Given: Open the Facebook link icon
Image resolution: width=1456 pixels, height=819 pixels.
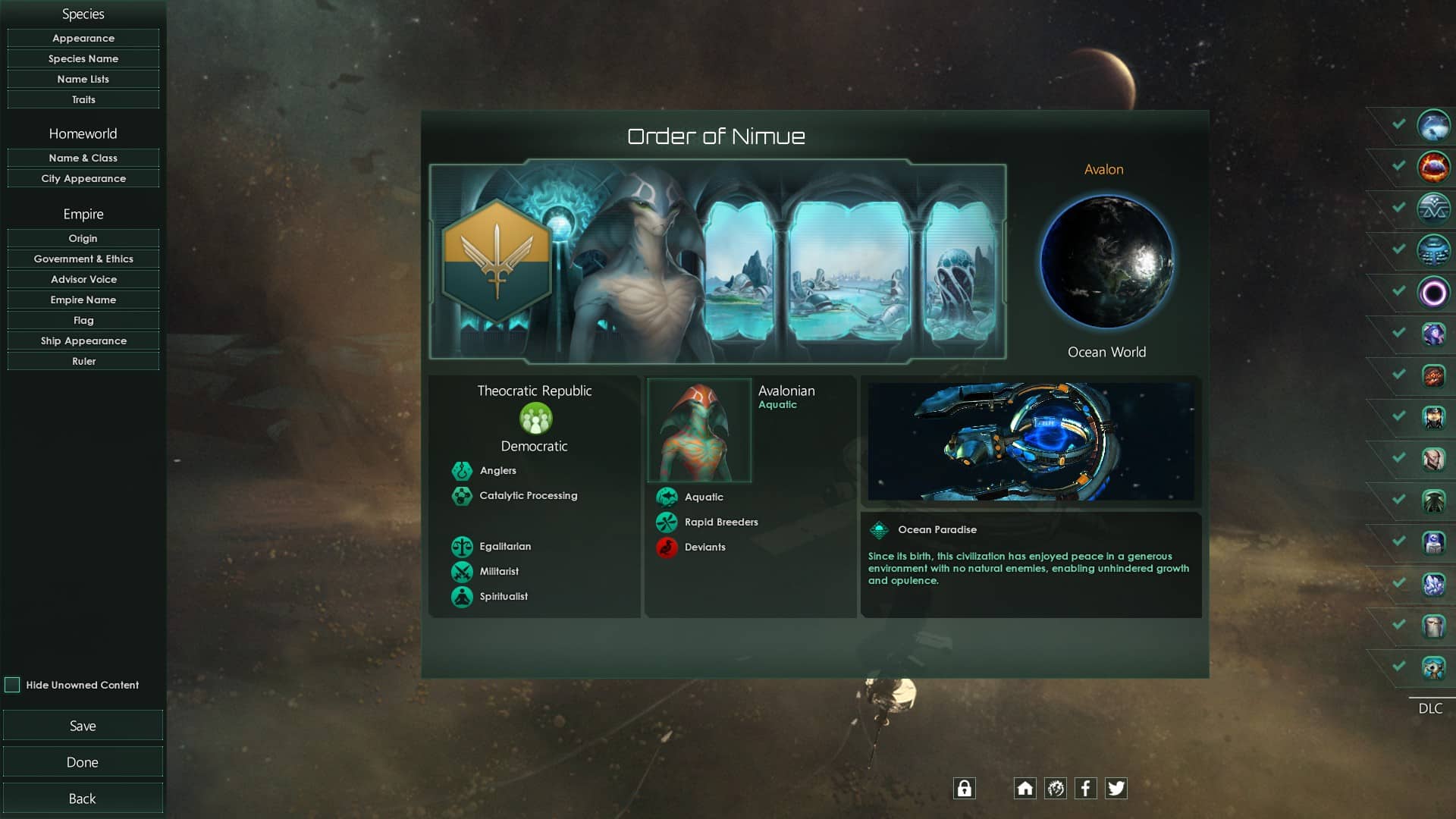Looking at the screenshot, I should click(x=1085, y=789).
